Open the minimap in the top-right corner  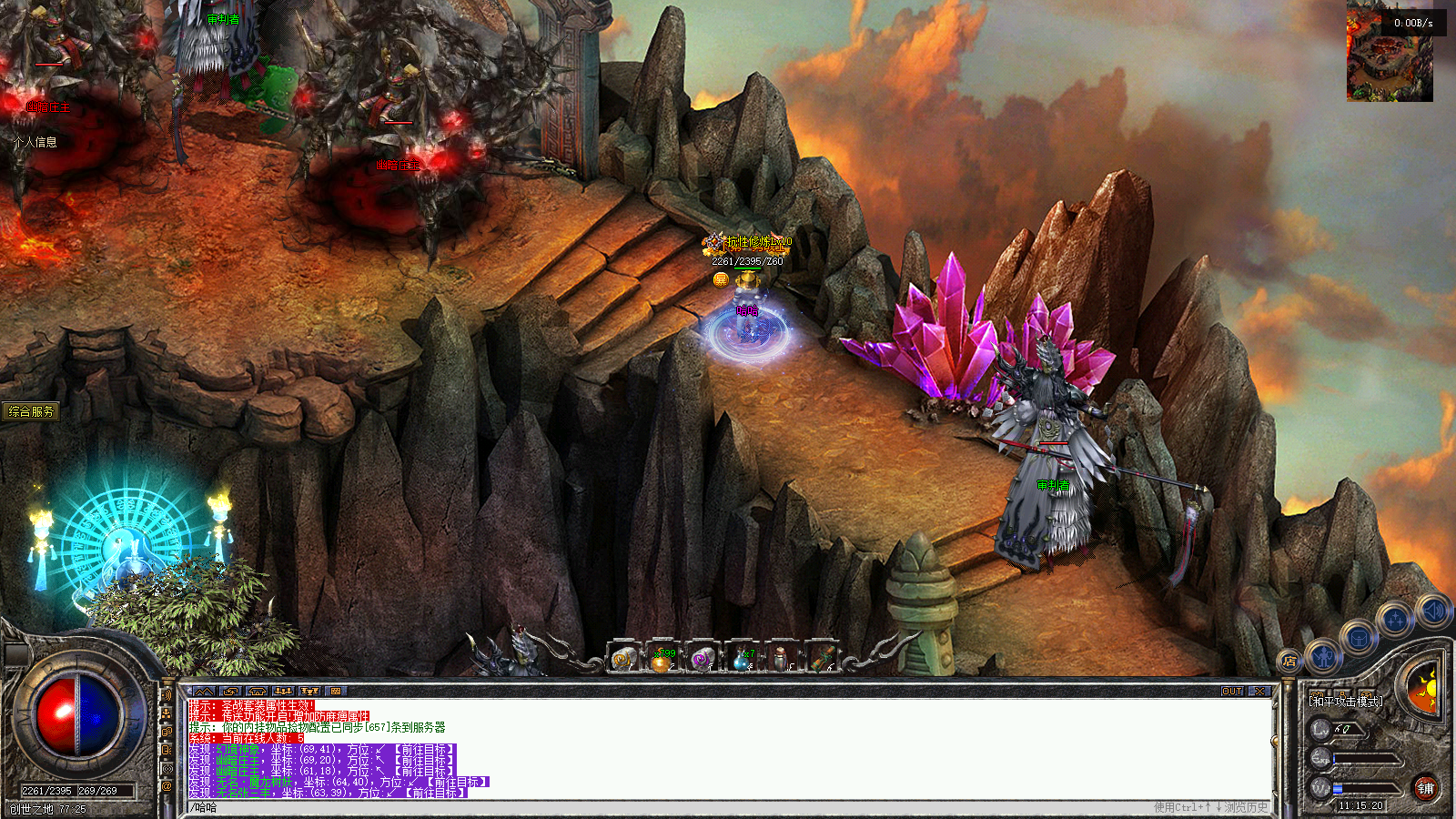[x=1390, y=56]
